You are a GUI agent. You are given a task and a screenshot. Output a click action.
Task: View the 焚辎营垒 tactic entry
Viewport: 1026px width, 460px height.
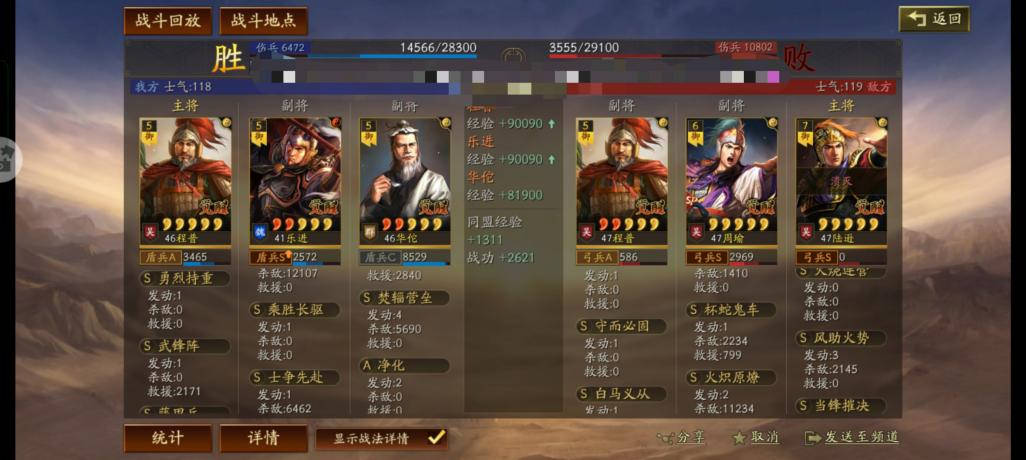405,298
